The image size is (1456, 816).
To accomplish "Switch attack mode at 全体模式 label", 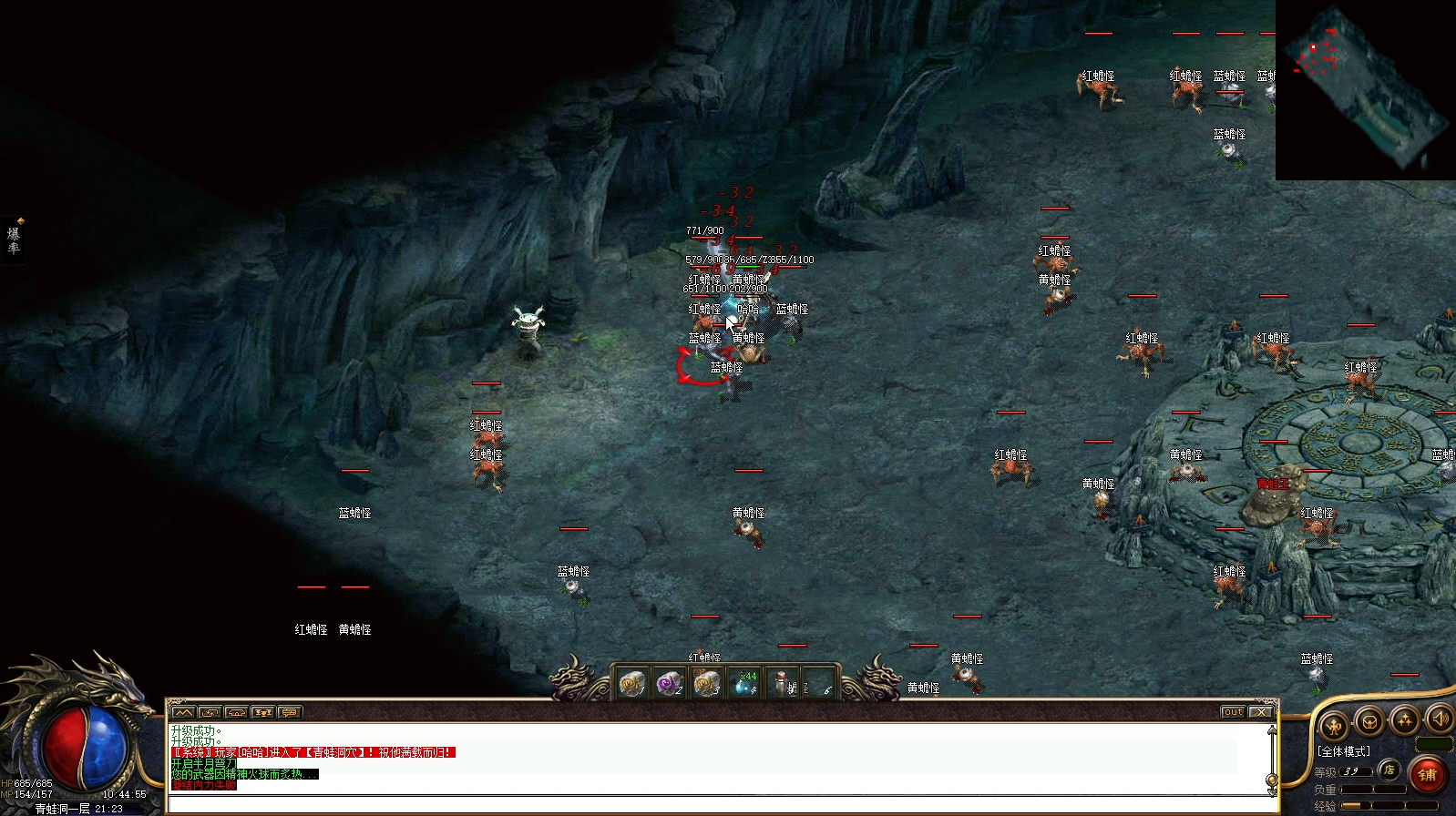I will coord(1344,751).
